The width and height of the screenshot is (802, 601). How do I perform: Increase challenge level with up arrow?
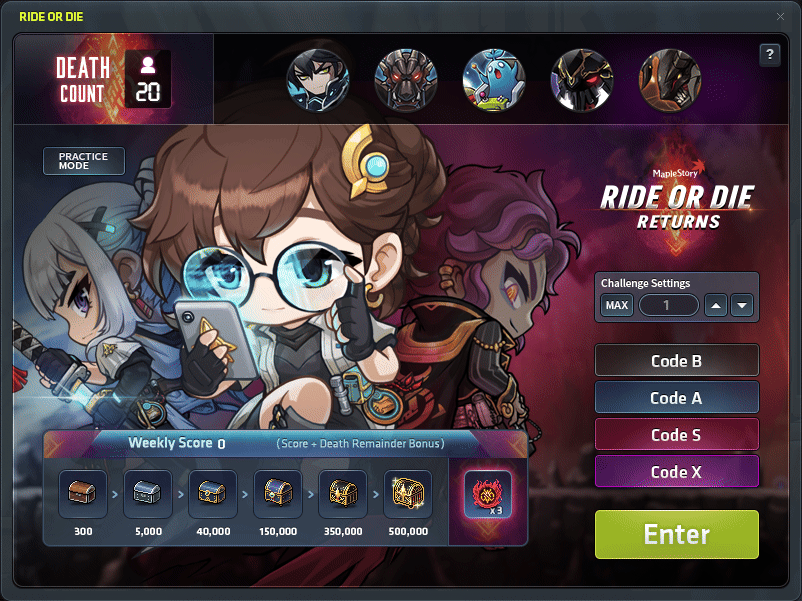point(715,305)
